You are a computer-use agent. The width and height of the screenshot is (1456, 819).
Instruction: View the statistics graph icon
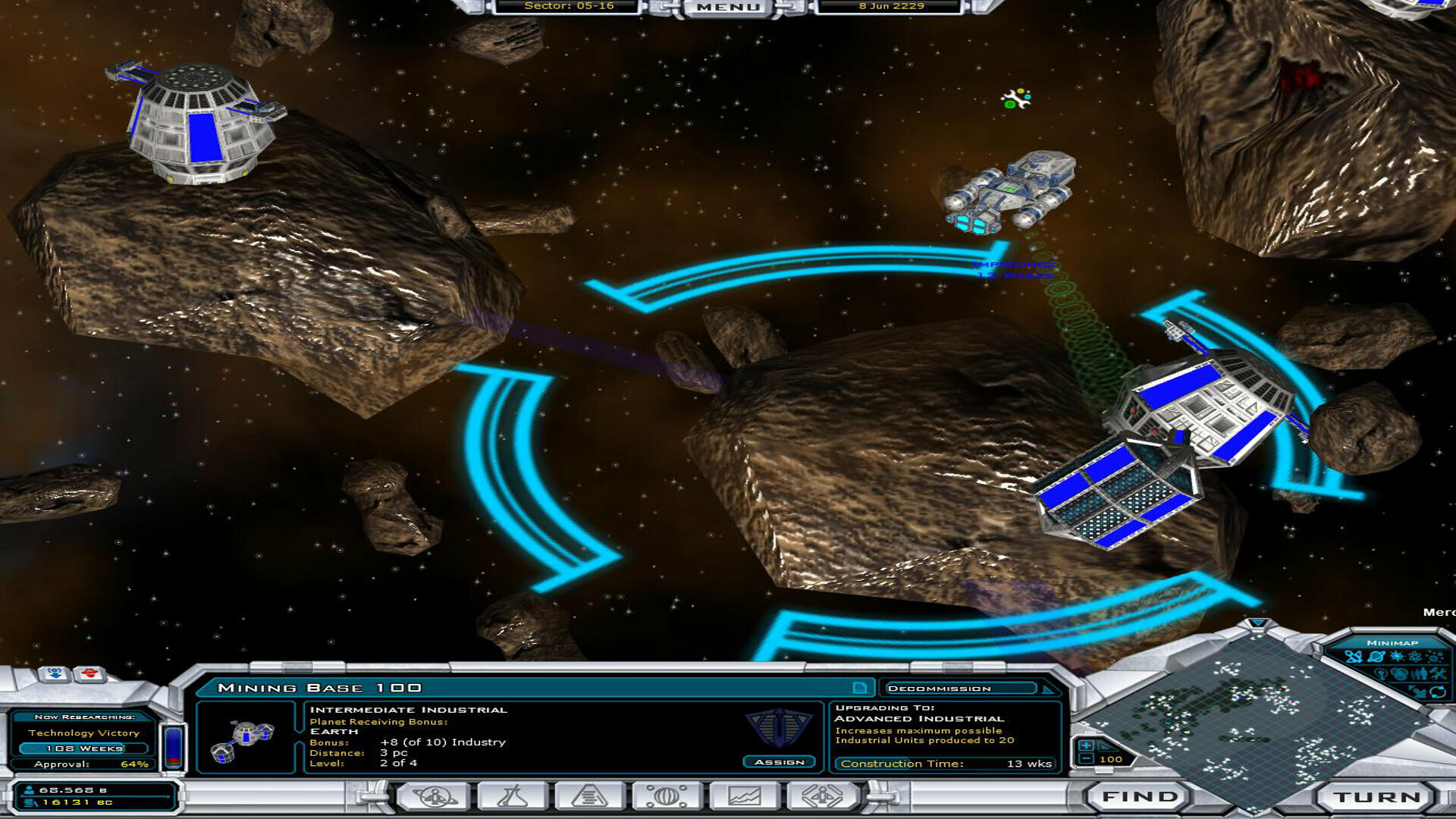(743, 797)
